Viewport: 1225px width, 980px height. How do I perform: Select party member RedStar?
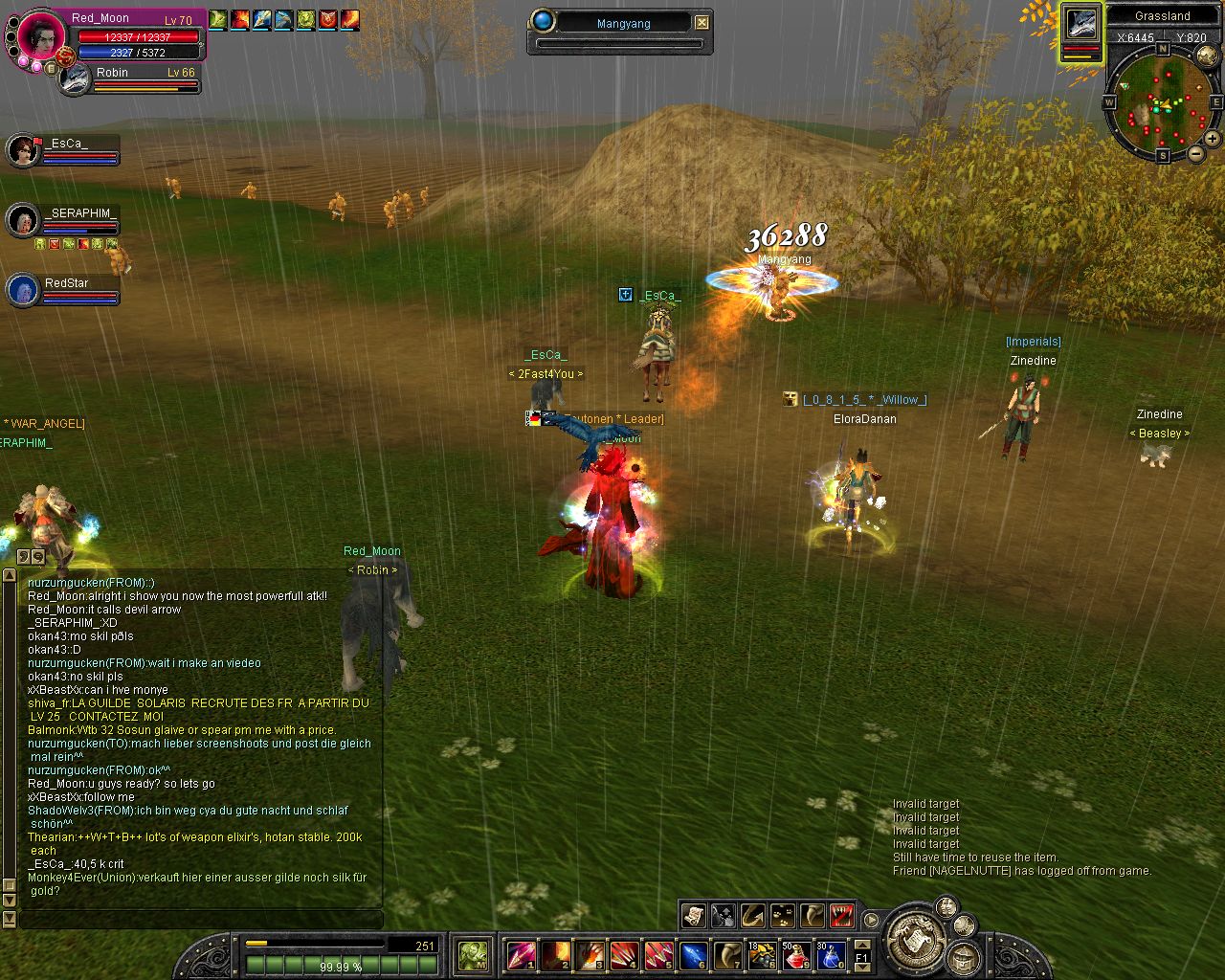point(23,290)
